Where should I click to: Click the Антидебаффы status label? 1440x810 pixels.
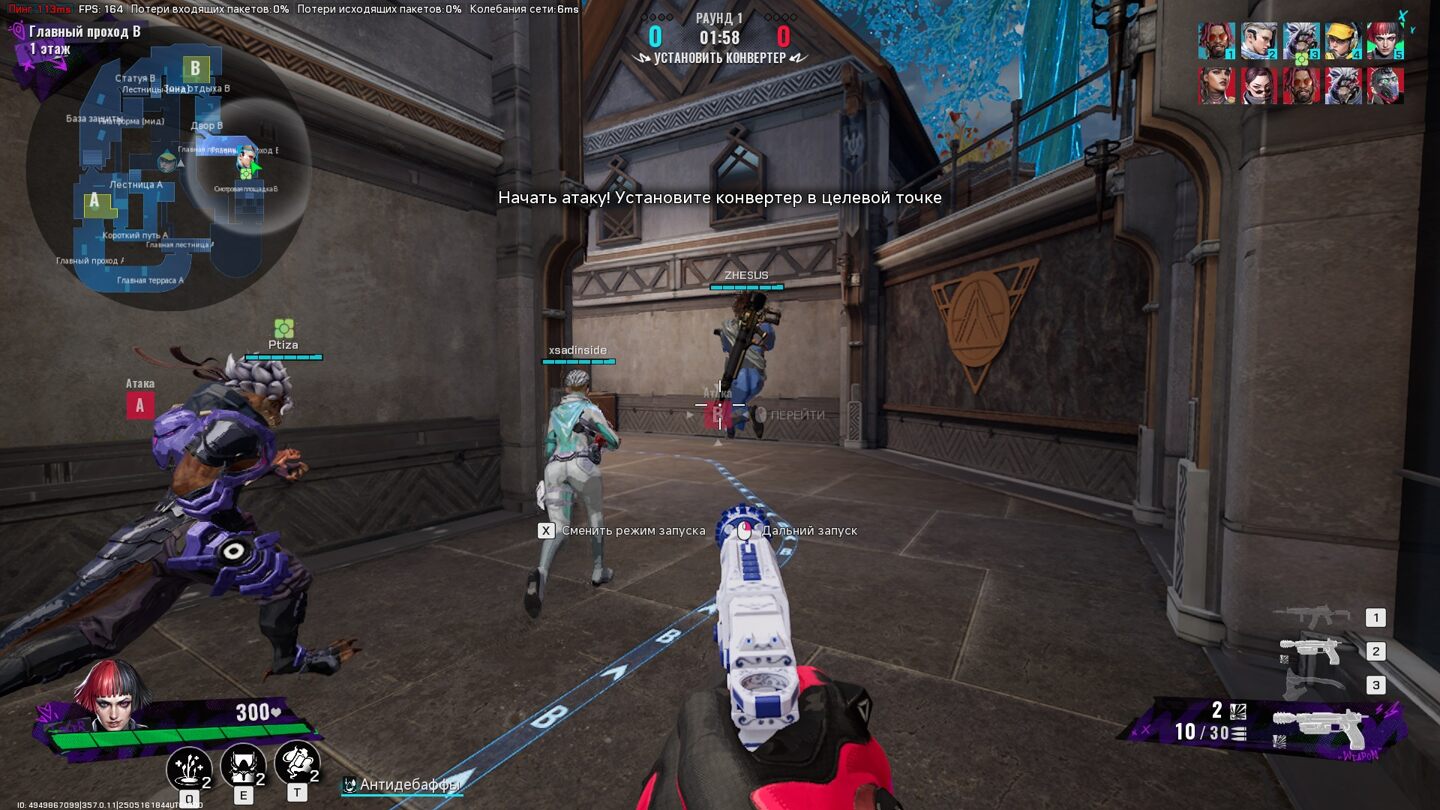409,785
